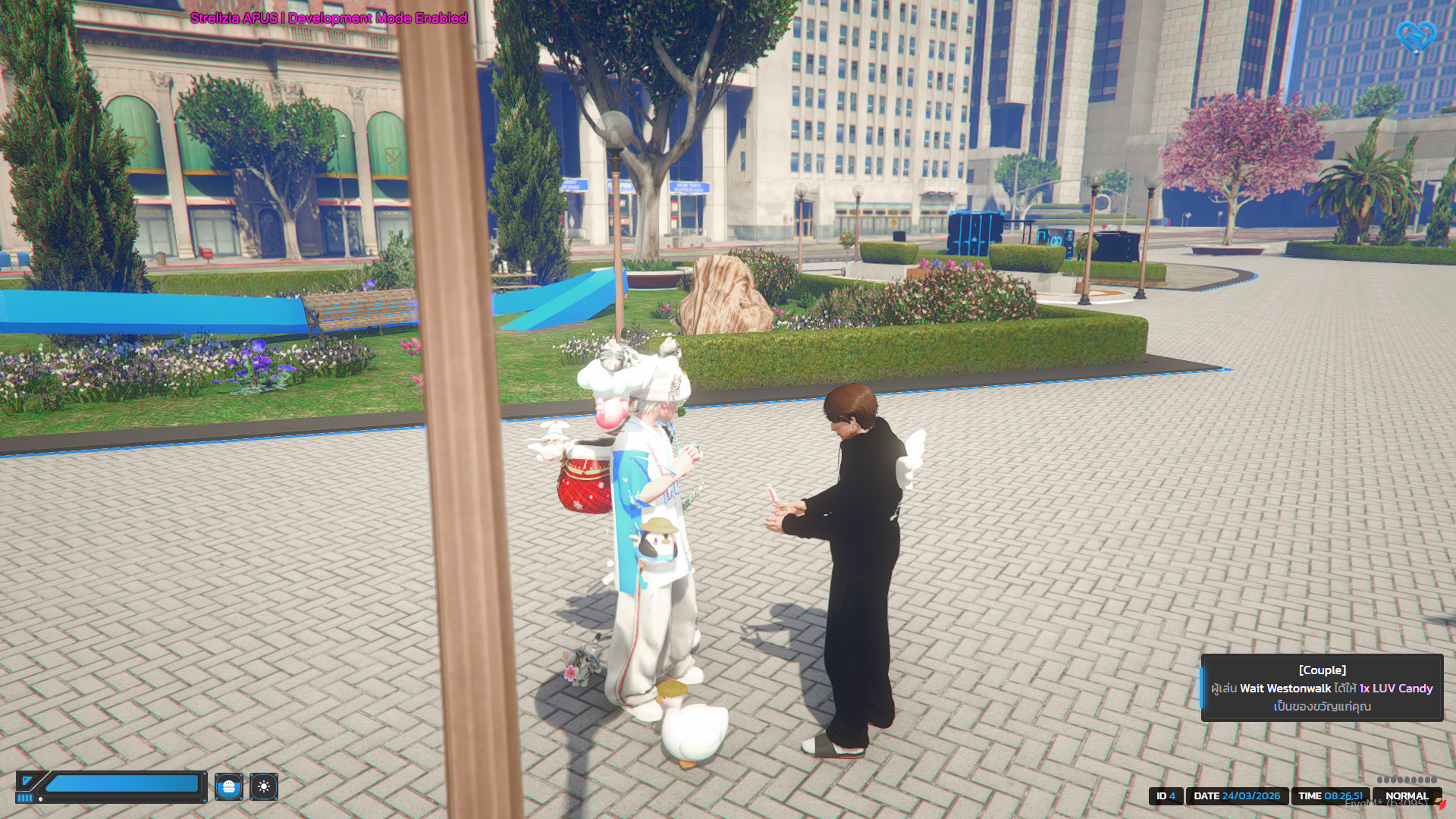
Task: Click the sun status icon
Action: coord(264,787)
